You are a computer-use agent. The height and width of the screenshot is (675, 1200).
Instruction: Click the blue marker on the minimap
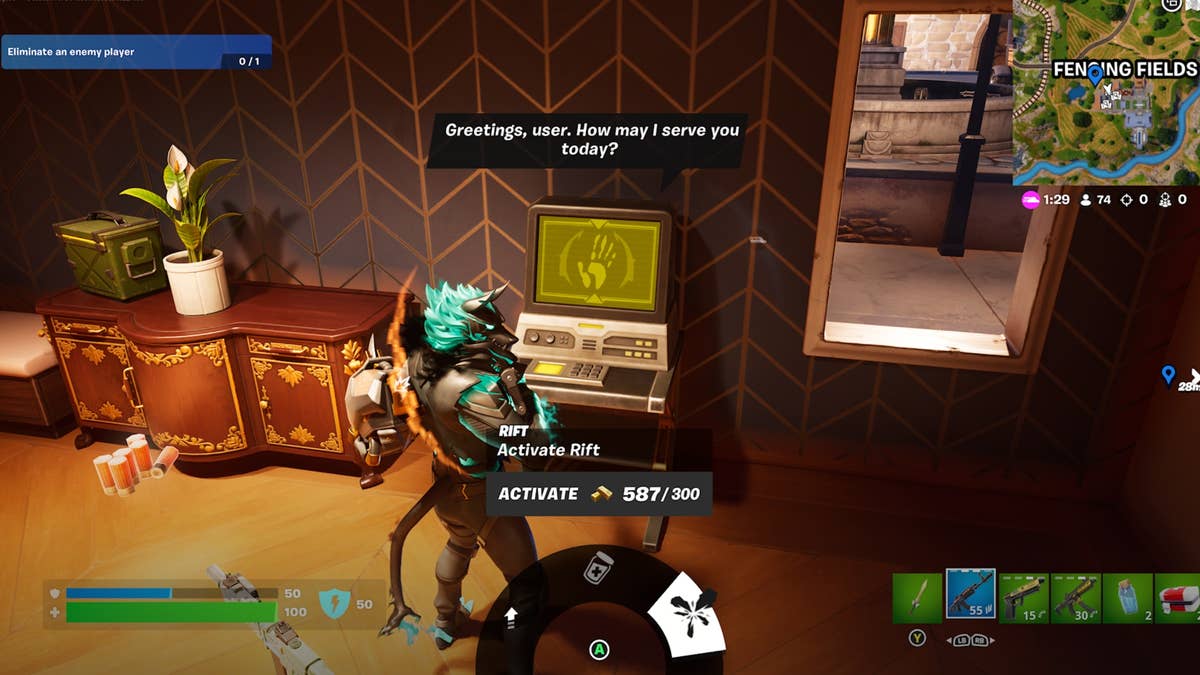pos(1095,73)
